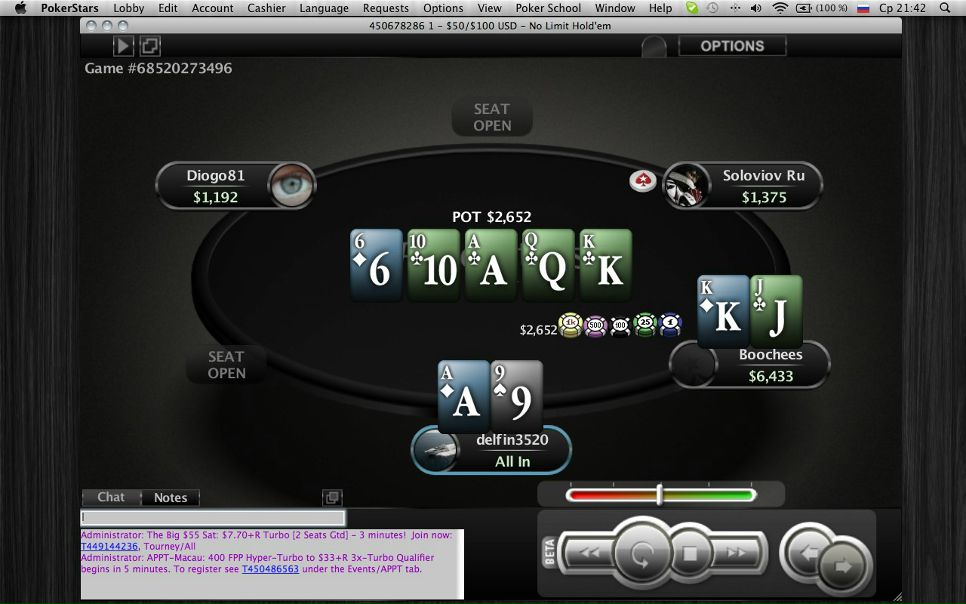Switch to the Notes tab

click(x=170, y=497)
